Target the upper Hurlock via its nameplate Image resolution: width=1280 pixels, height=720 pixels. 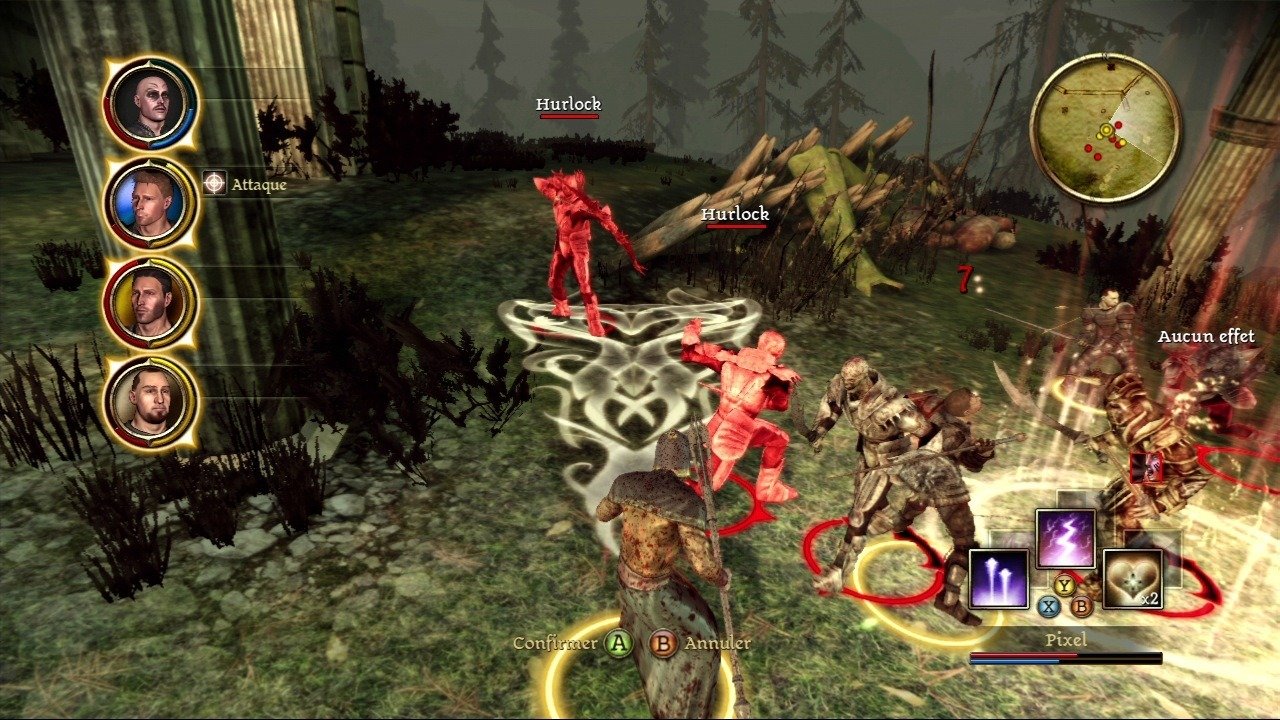tap(568, 103)
